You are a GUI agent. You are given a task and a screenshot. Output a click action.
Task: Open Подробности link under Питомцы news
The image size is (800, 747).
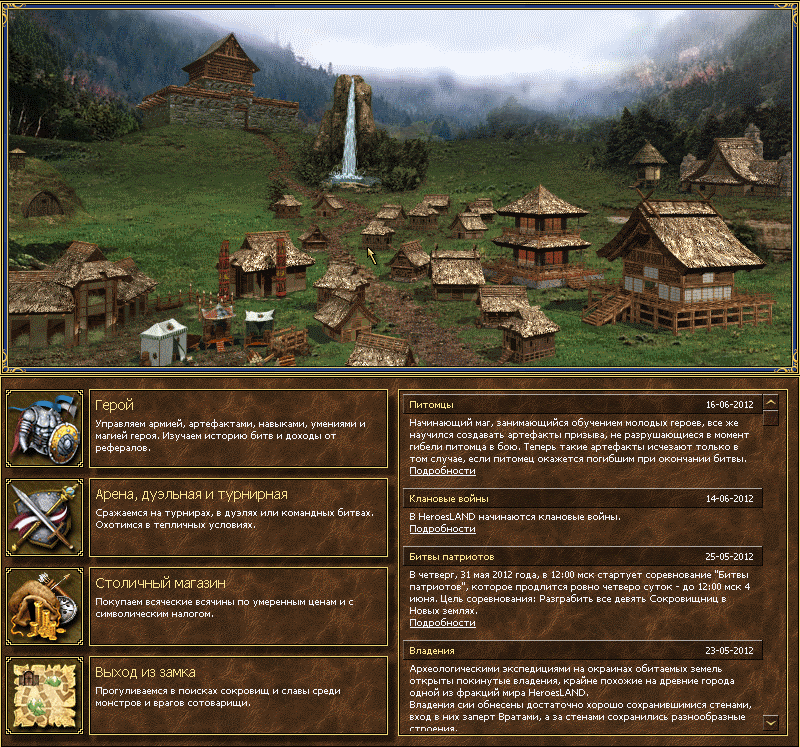point(442,470)
